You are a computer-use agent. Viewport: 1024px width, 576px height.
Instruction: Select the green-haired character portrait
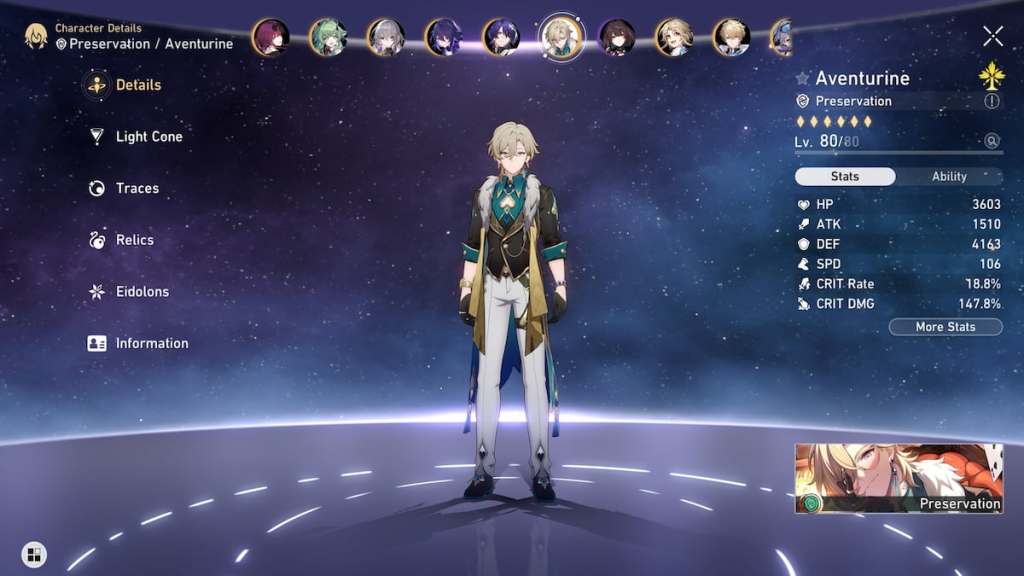(328, 37)
